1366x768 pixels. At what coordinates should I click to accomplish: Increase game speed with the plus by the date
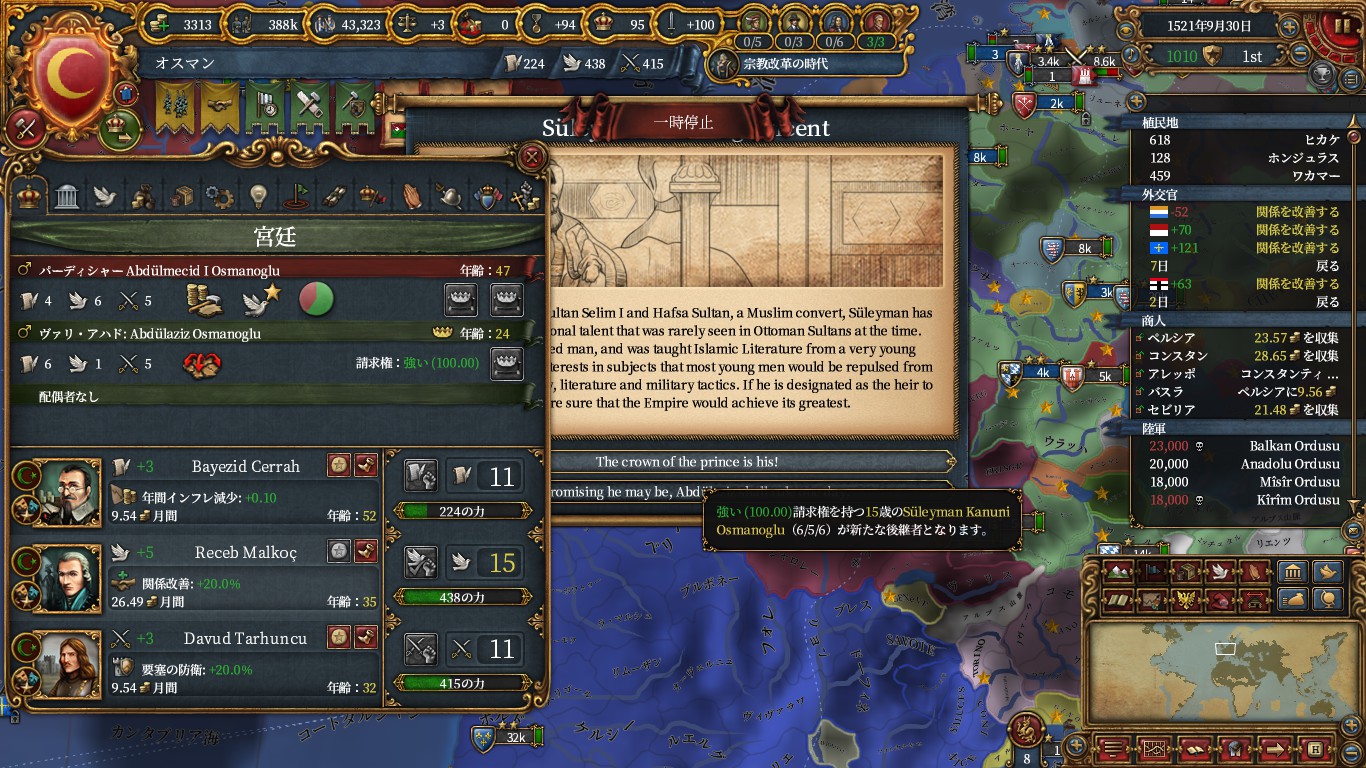click(1289, 27)
